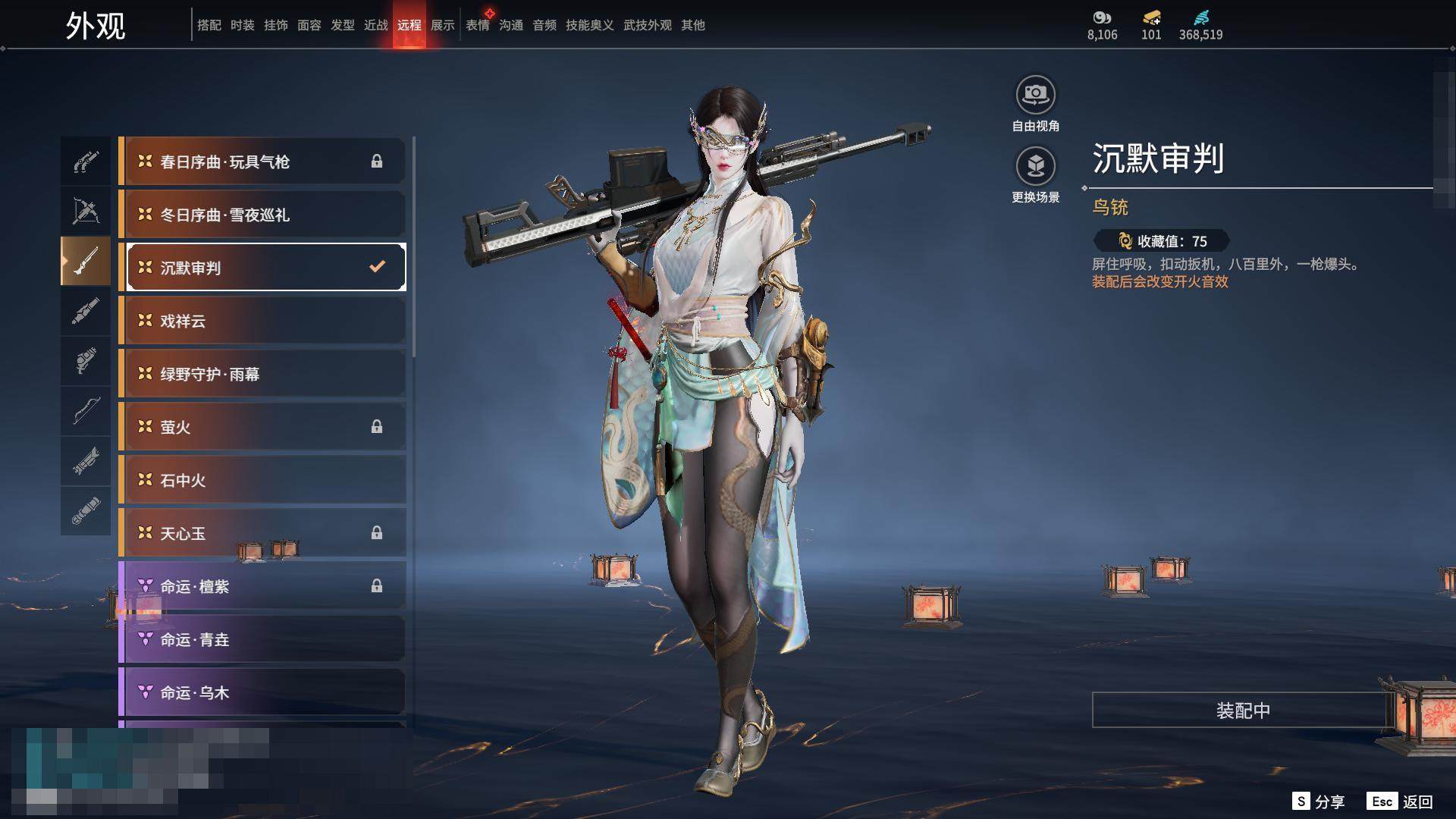Pick the 命运·乌木 skin
Screen dimensions: 1456x819
pos(262,692)
